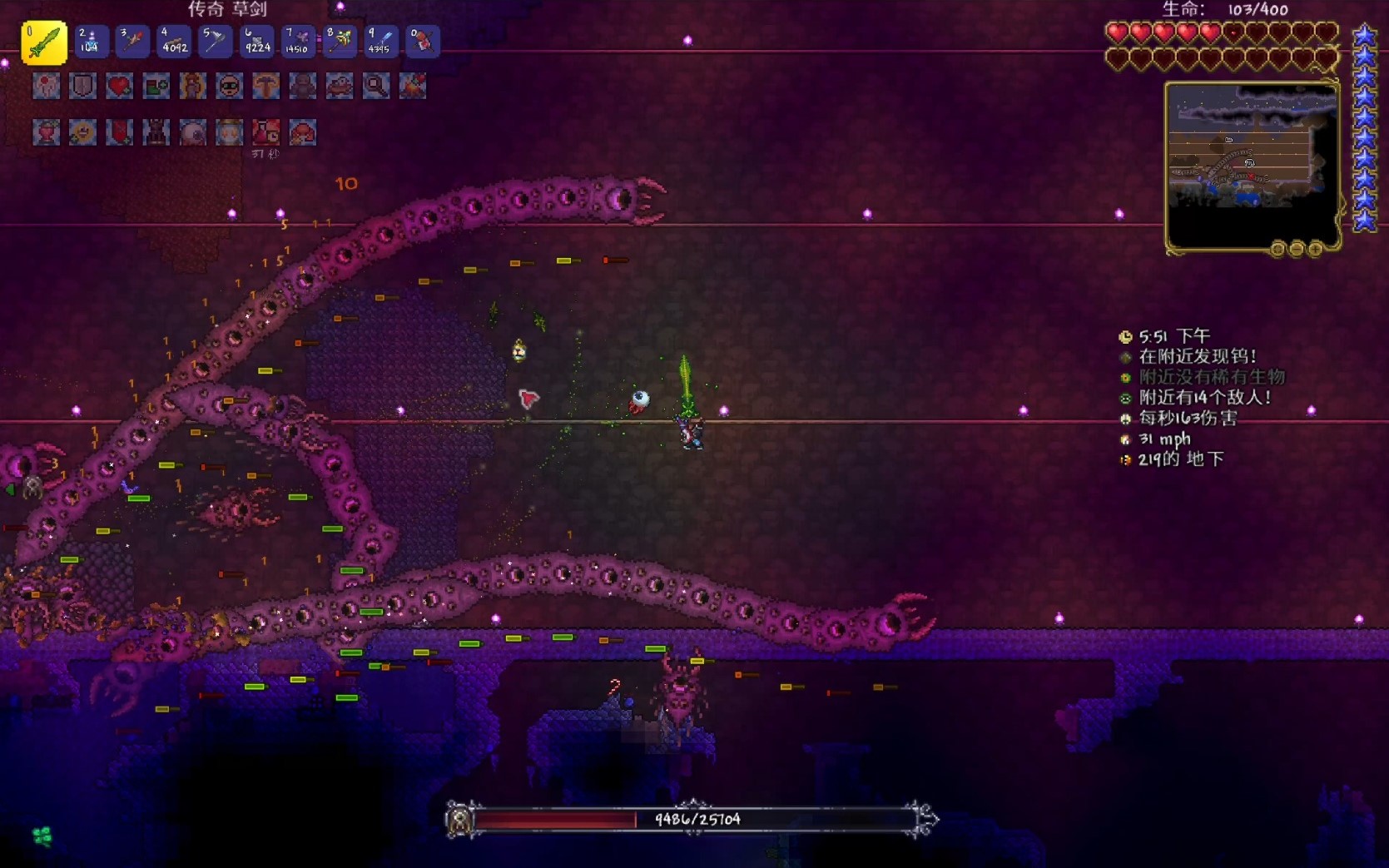
Task: Toggle the rare creature info line
Action: (1211, 377)
